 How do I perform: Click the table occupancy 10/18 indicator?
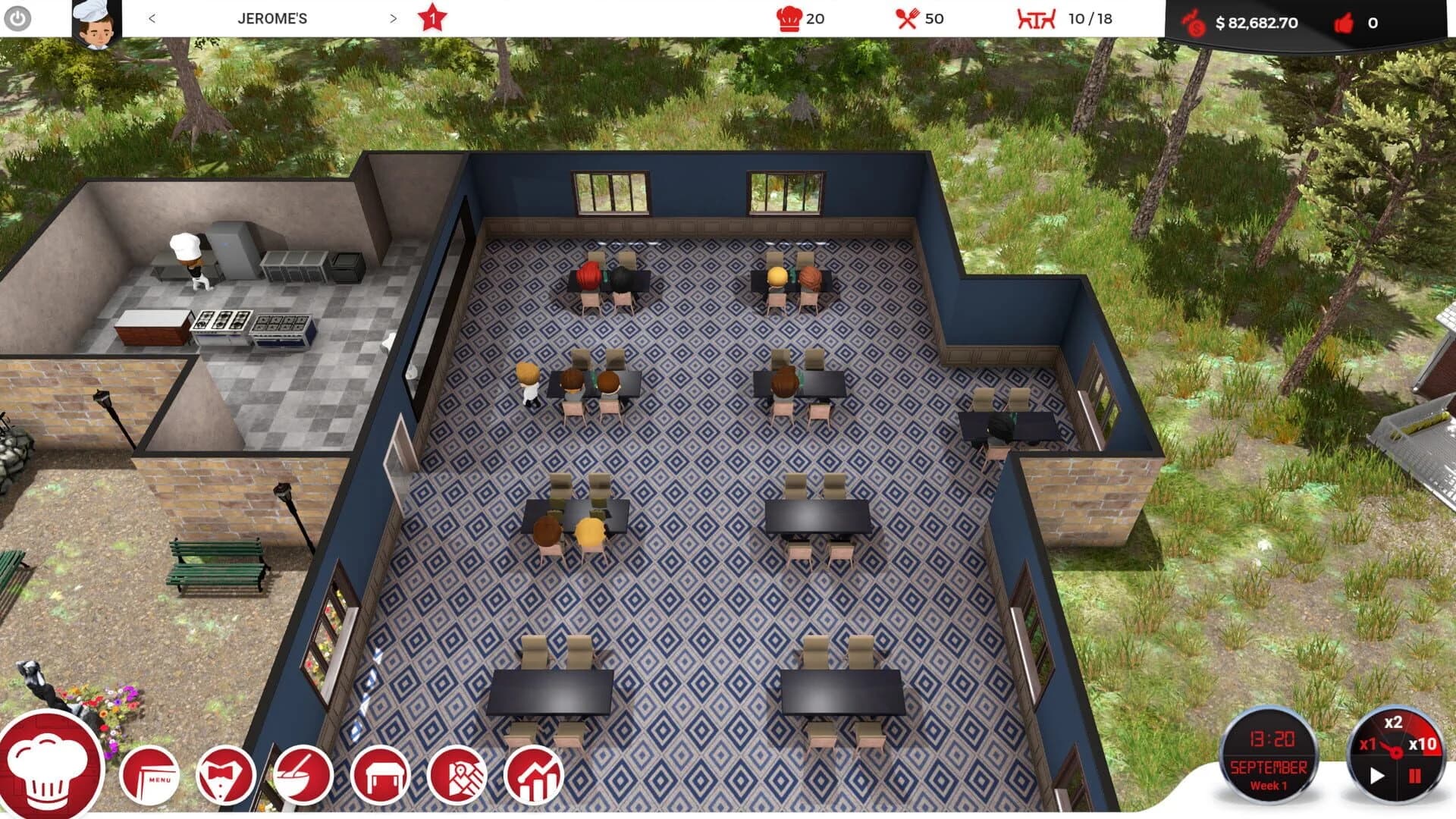pyautogui.click(x=1060, y=18)
